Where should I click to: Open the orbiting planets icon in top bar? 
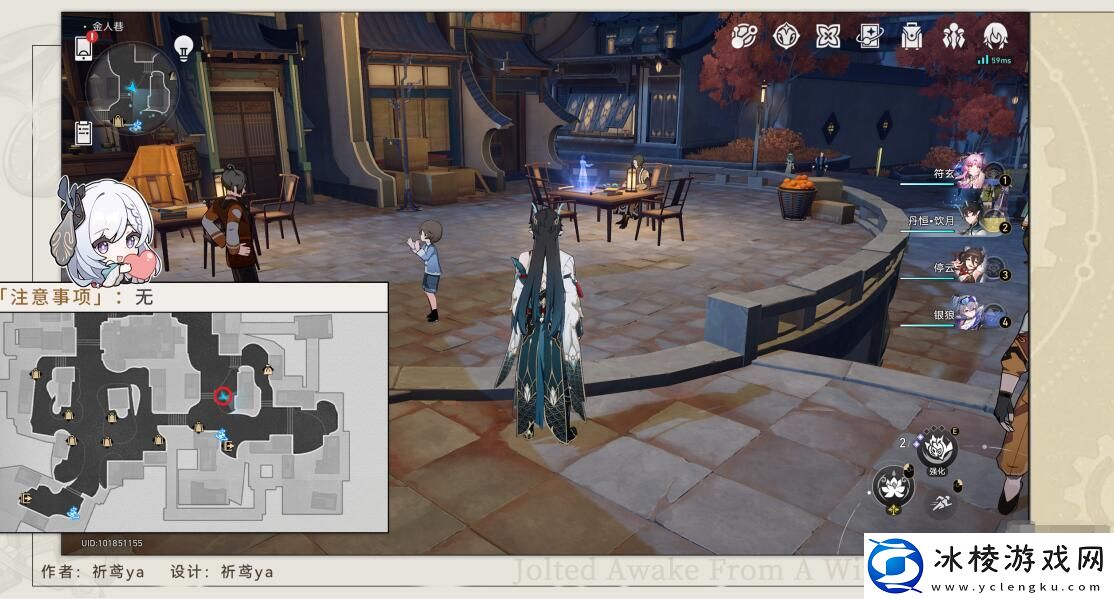pyautogui.click(x=744, y=37)
